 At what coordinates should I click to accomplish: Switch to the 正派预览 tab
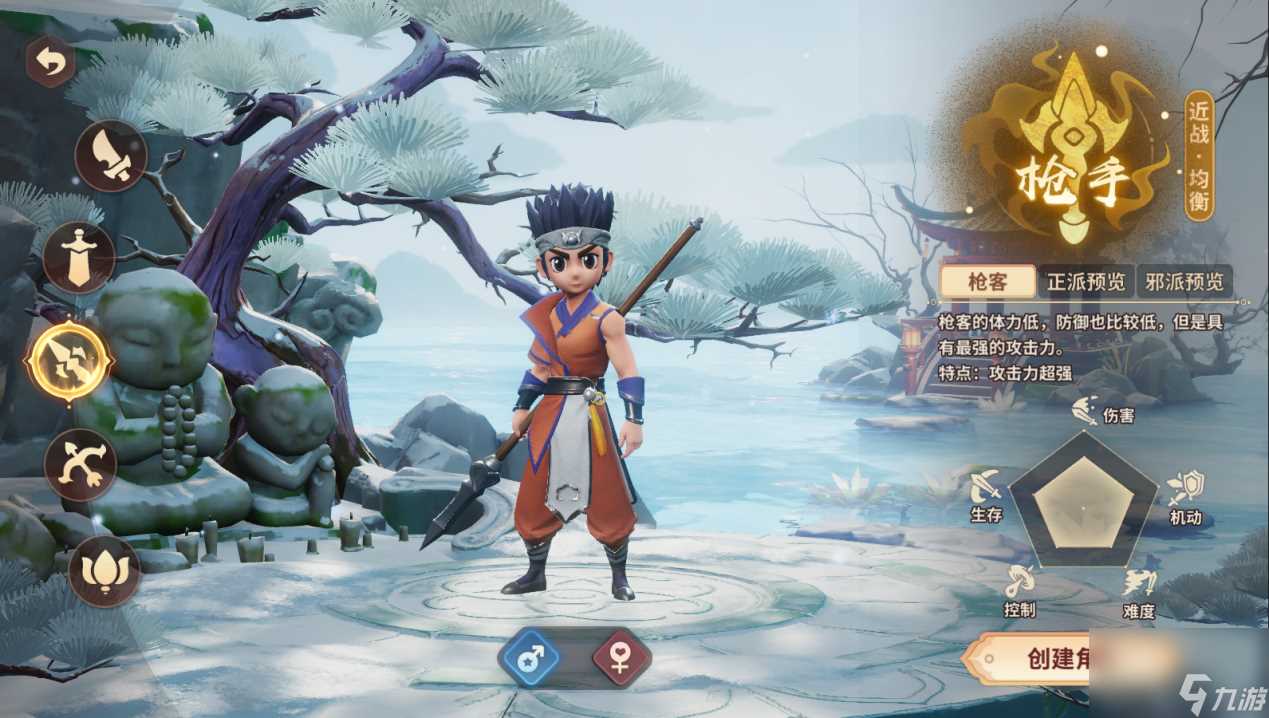1085,281
